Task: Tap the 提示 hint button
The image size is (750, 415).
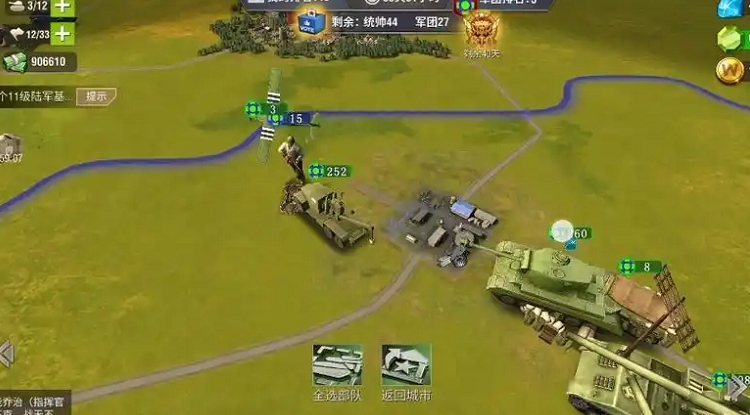Action: coord(96,97)
